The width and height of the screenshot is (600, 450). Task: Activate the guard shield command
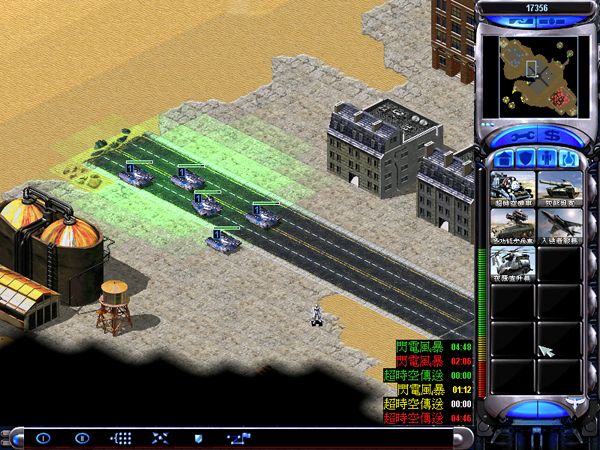click(198, 438)
